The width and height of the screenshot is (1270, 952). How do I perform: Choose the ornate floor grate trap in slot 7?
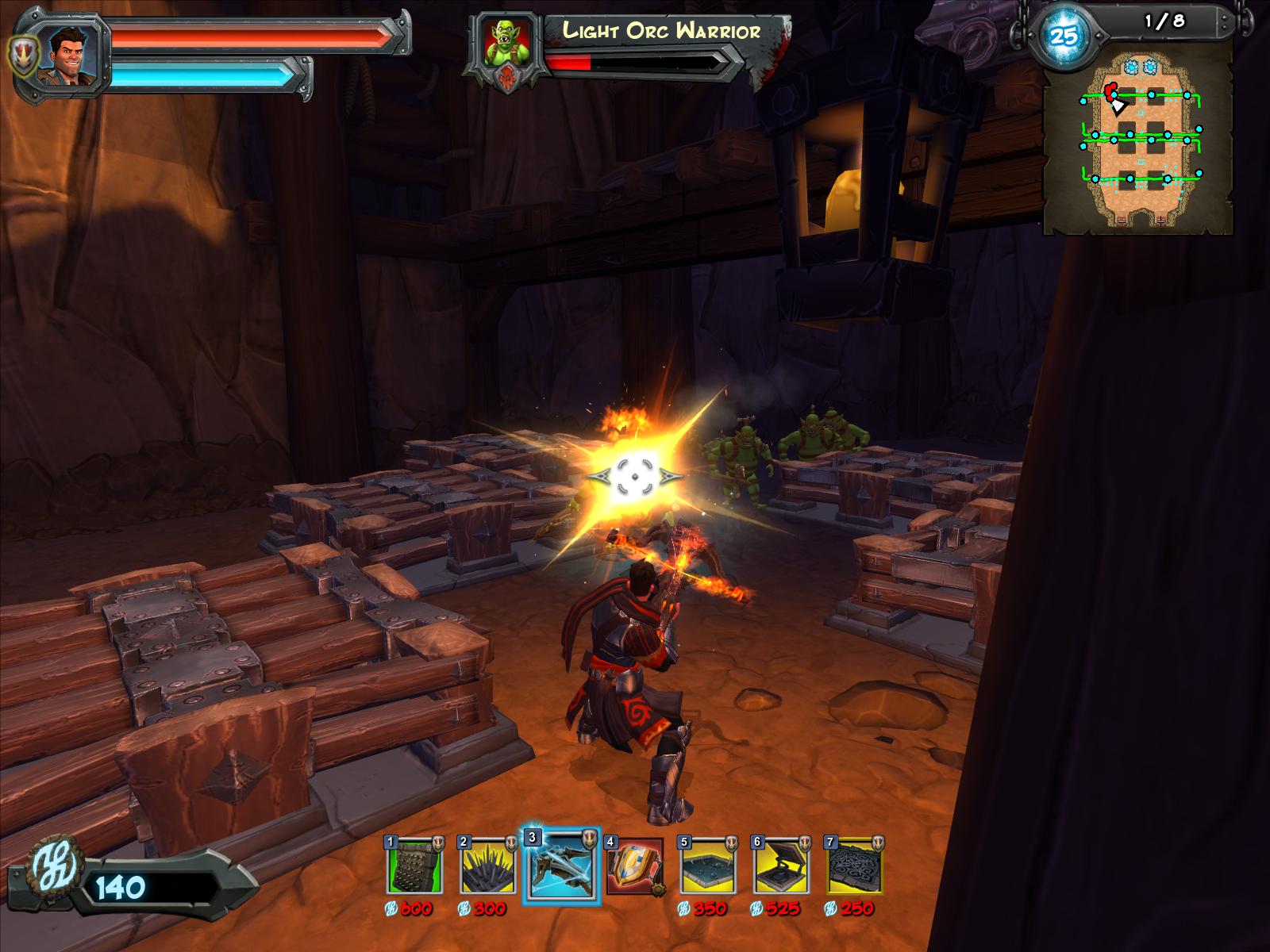click(x=854, y=865)
